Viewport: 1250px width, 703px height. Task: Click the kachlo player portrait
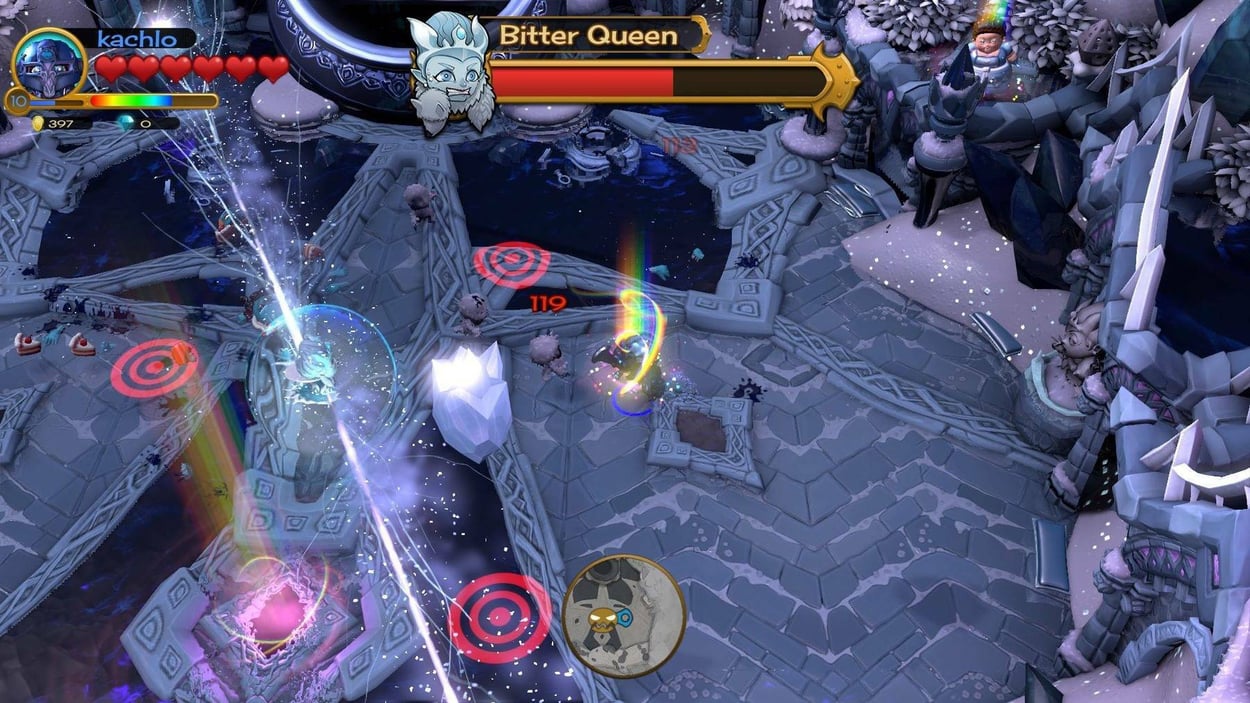click(48, 62)
